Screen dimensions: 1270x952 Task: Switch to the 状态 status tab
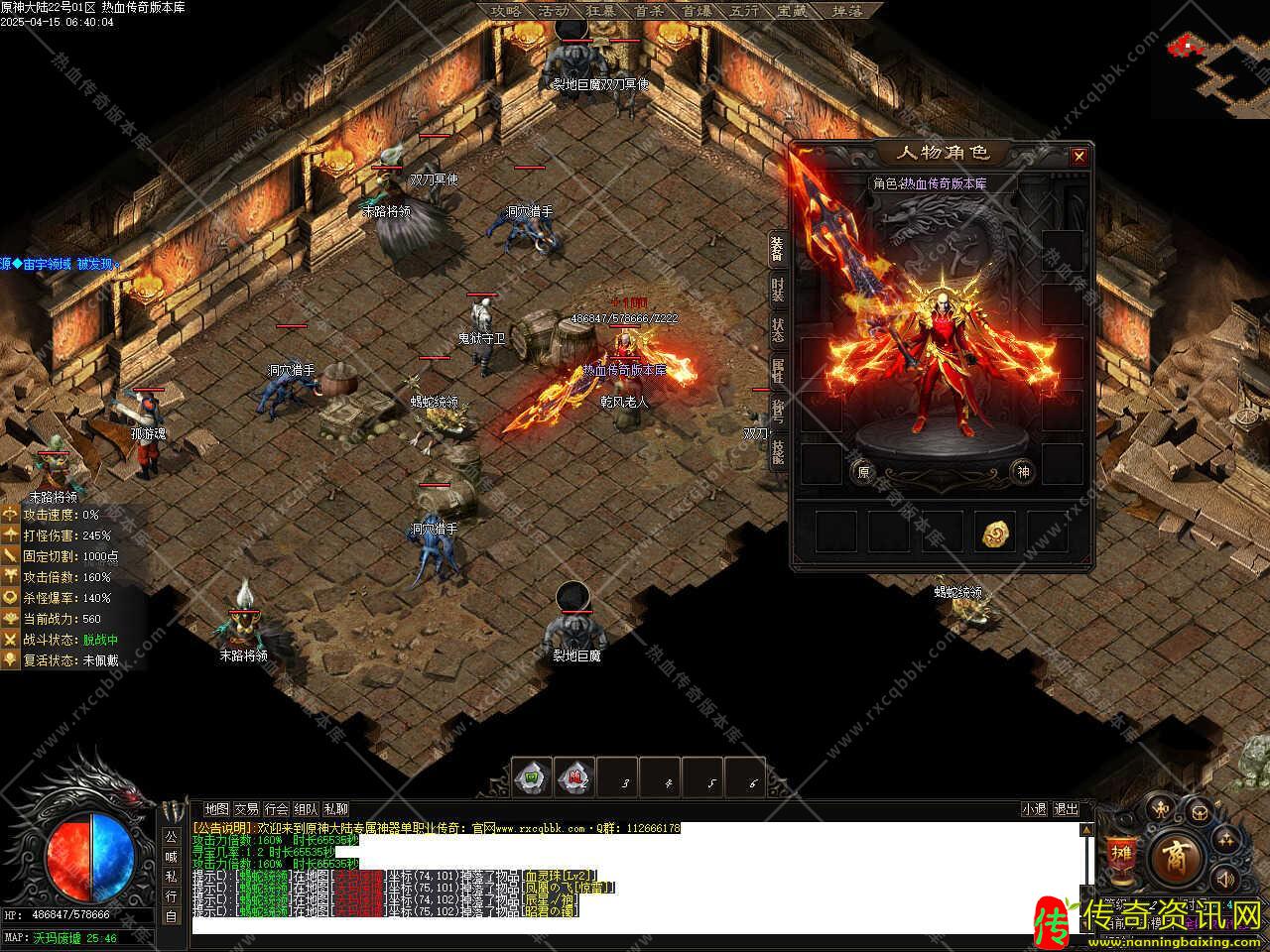(778, 330)
